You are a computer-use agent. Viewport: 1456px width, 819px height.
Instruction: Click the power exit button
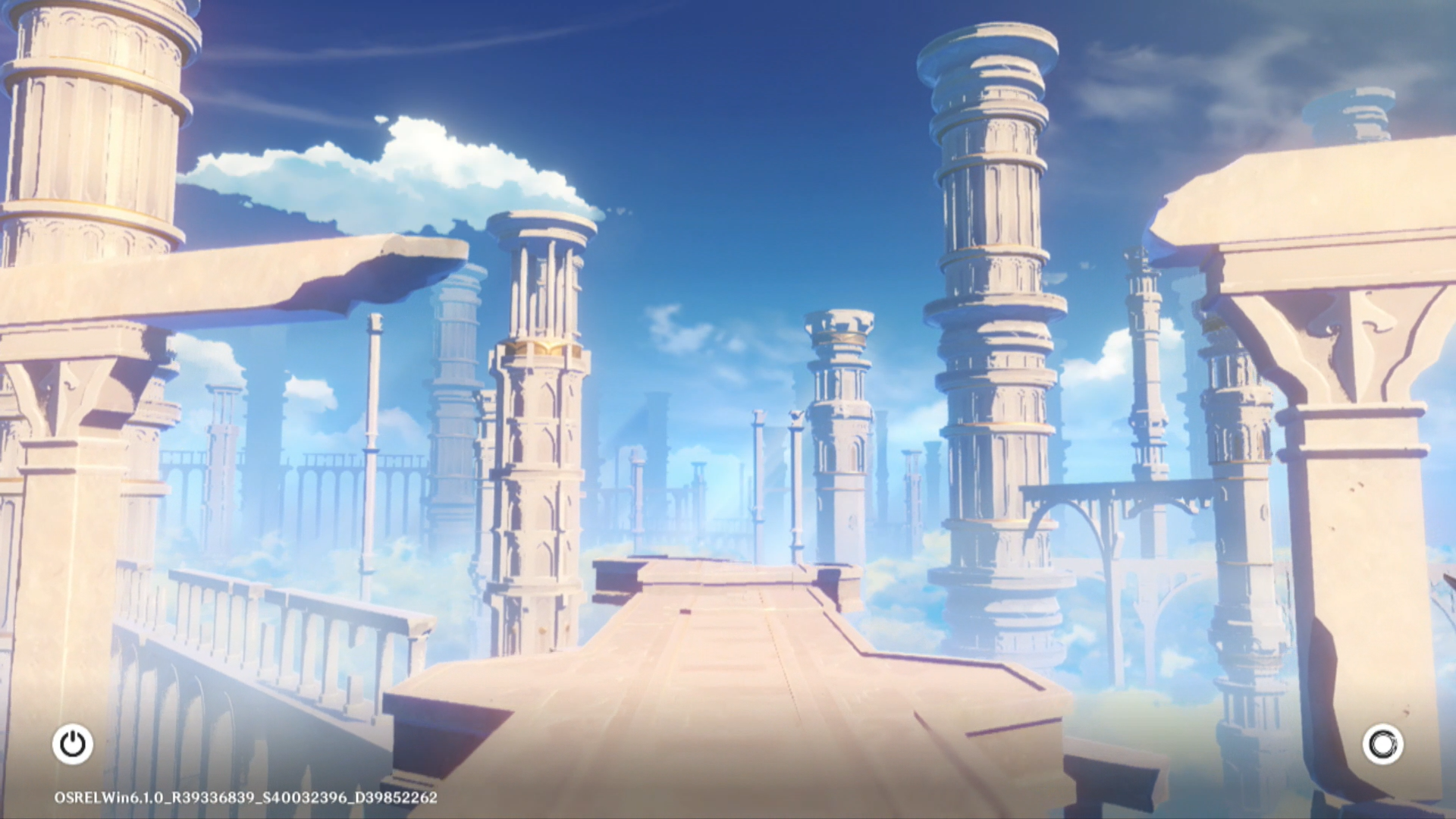73,744
